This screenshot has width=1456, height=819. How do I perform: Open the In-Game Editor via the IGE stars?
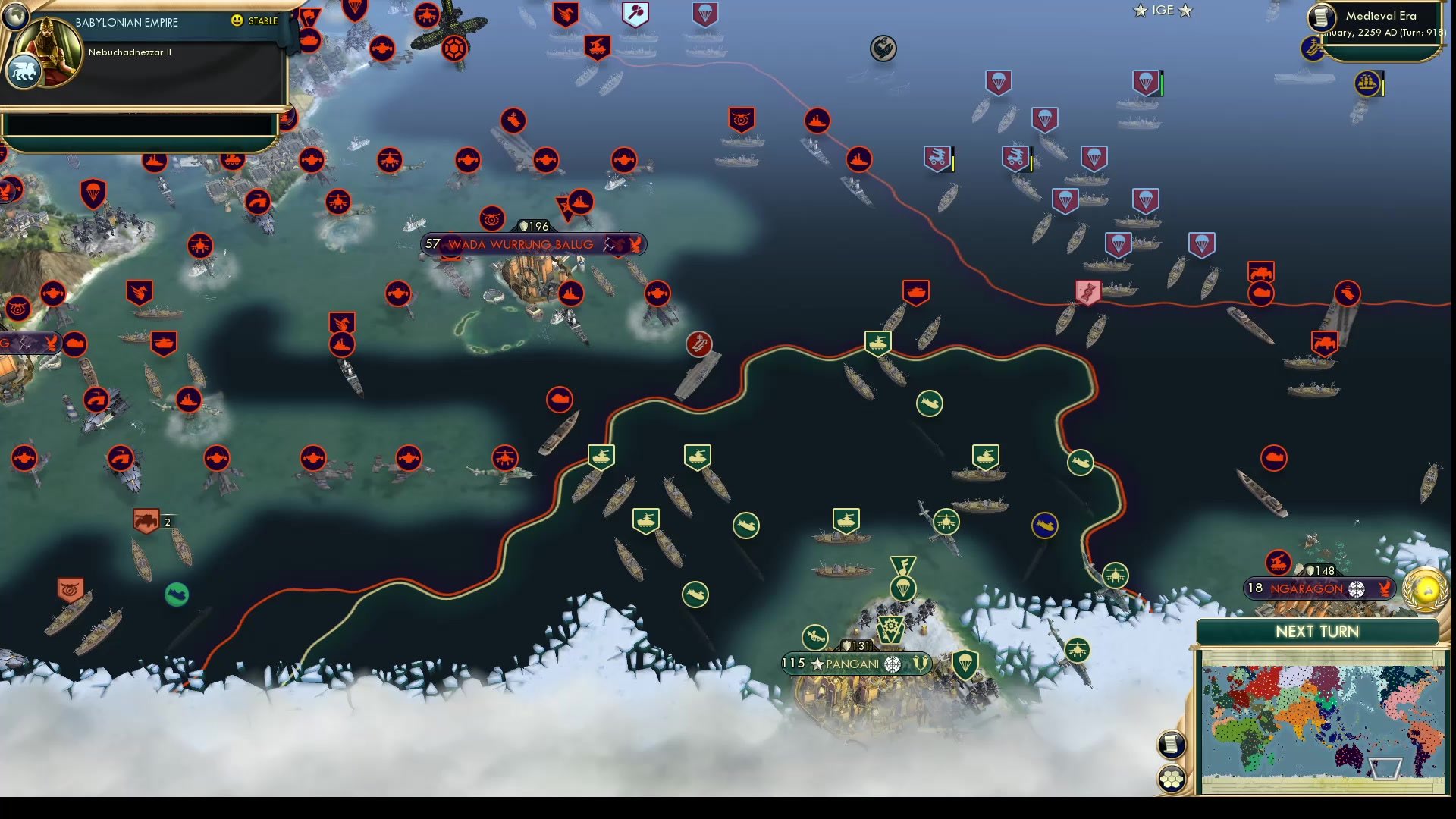point(1163,11)
